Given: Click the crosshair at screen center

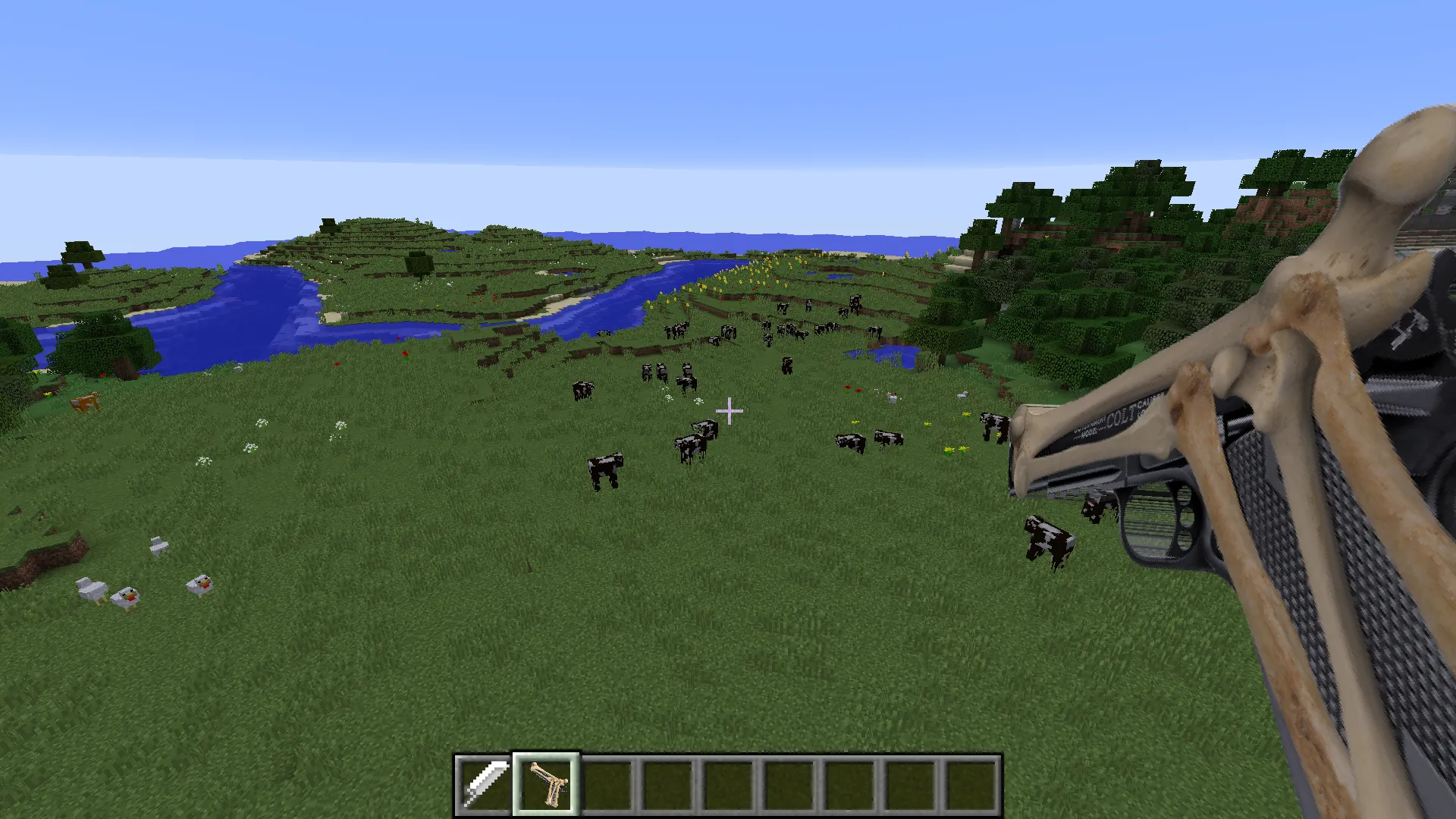Looking at the screenshot, I should click(730, 409).
